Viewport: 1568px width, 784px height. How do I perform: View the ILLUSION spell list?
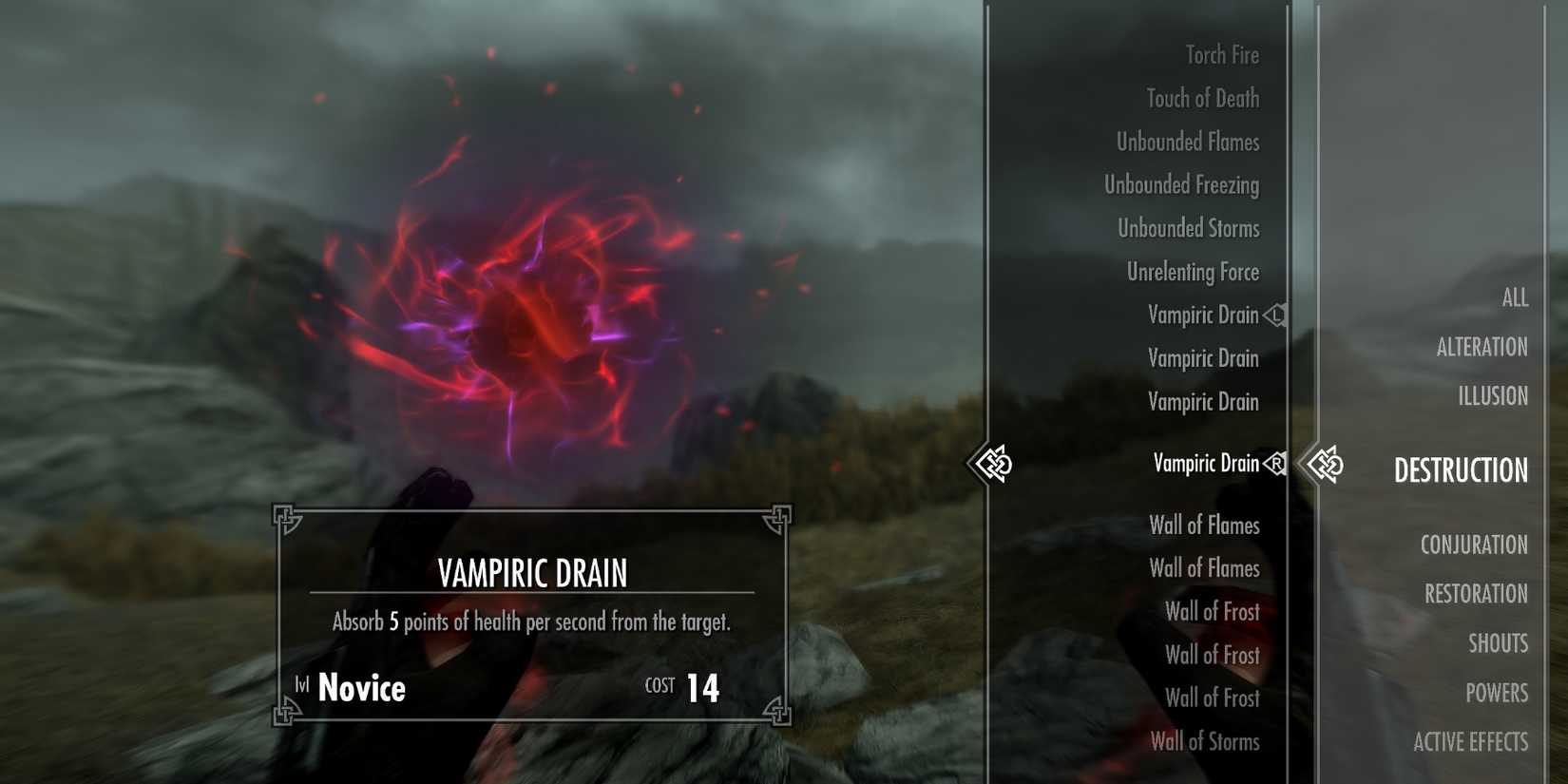1495,395
